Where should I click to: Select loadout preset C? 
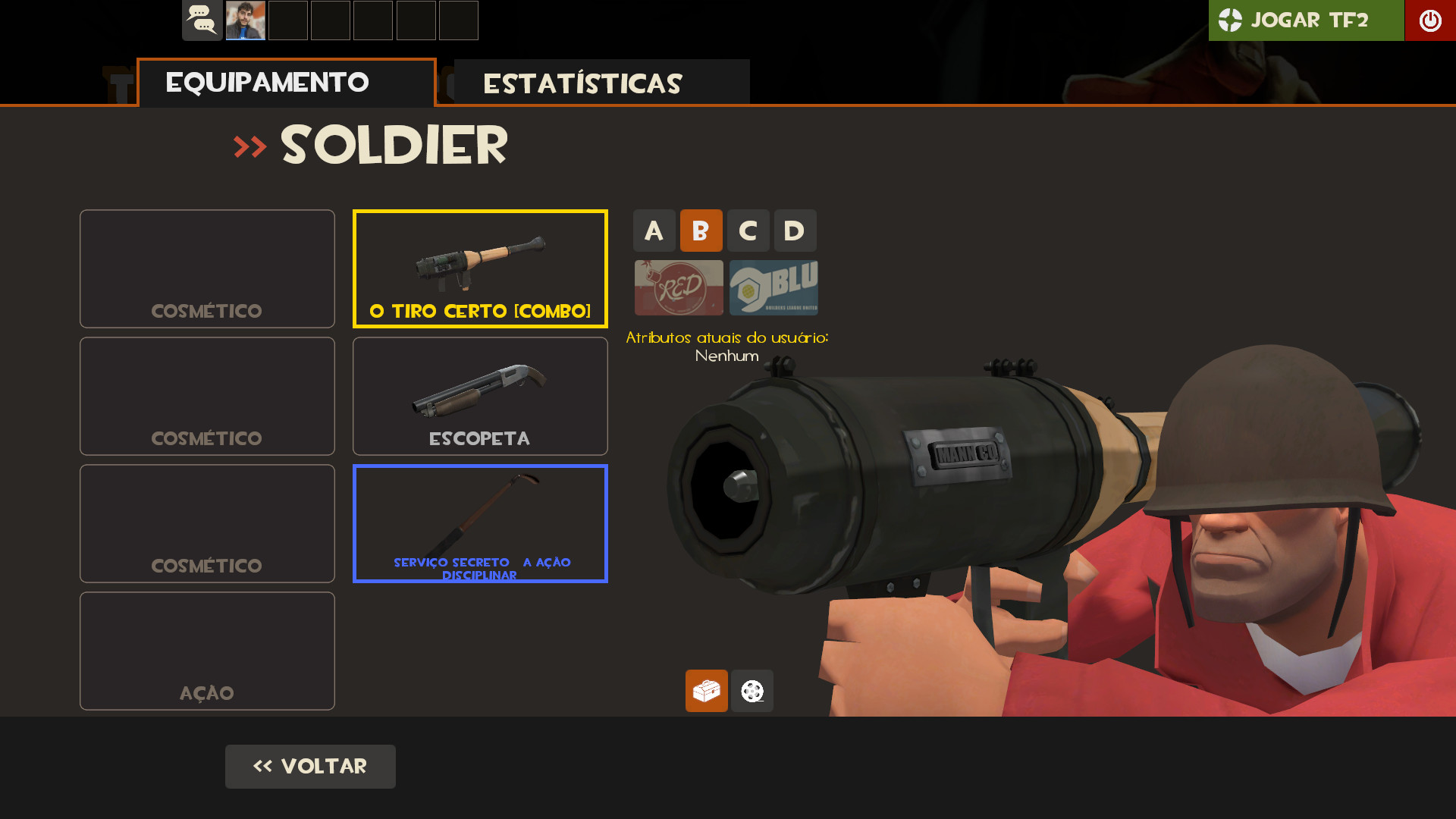(748, 231)
